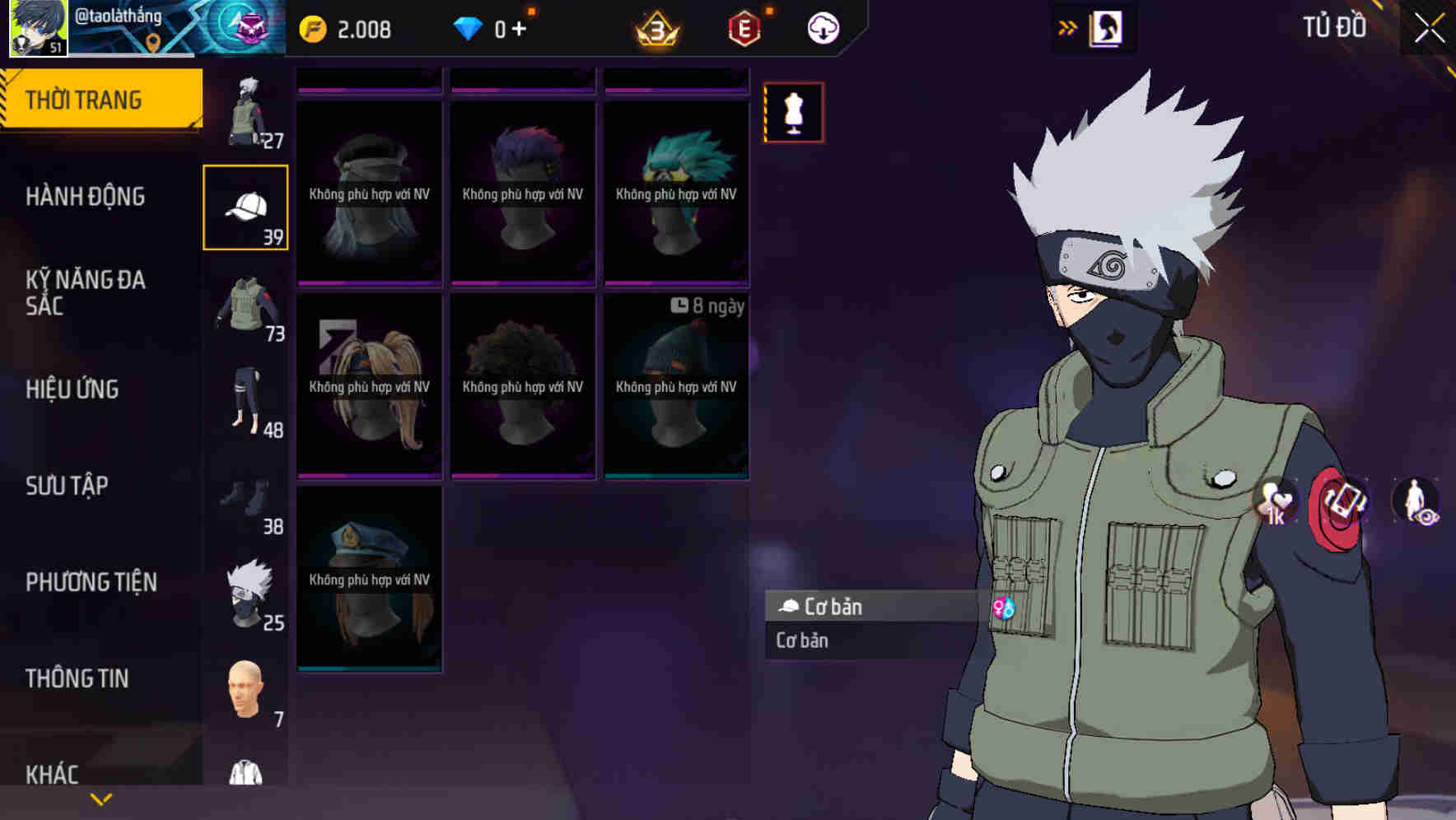Toggle the gender switch on the character preview

coord(1004,608)
